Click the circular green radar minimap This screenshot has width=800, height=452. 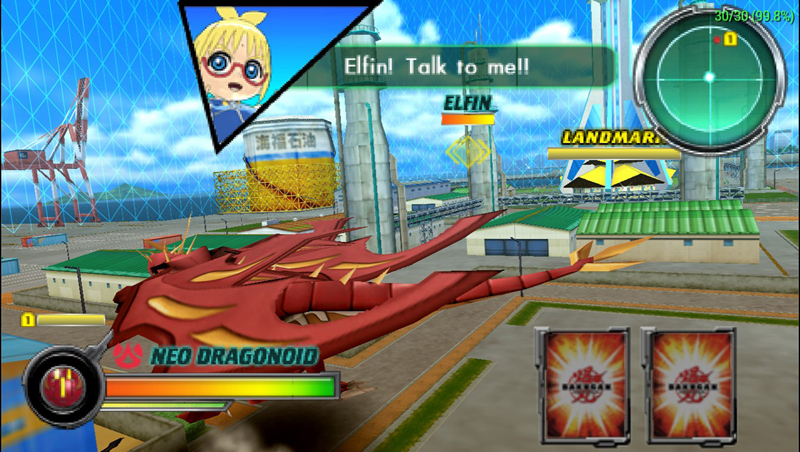click(x=708, y=76)
